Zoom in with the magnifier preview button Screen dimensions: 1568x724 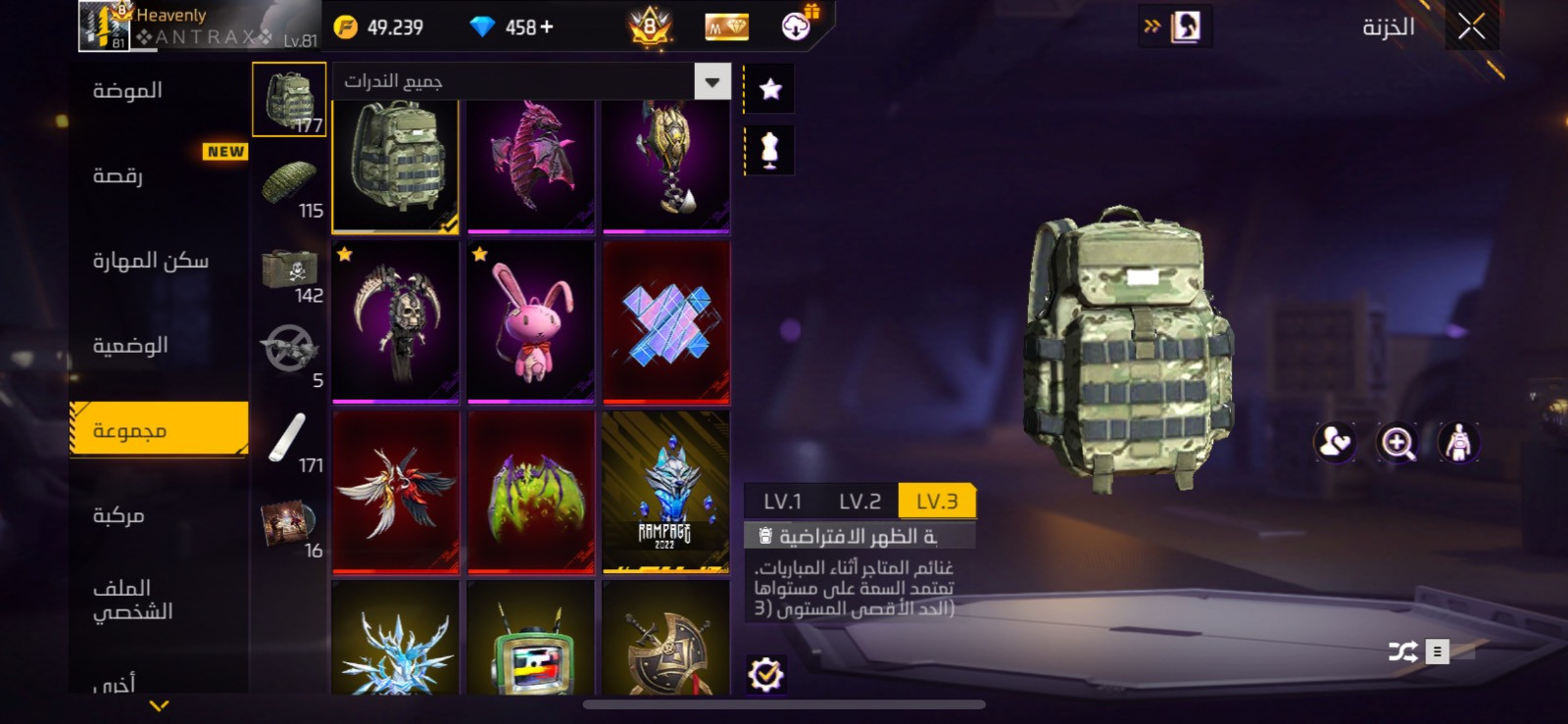pos(1397,444)
